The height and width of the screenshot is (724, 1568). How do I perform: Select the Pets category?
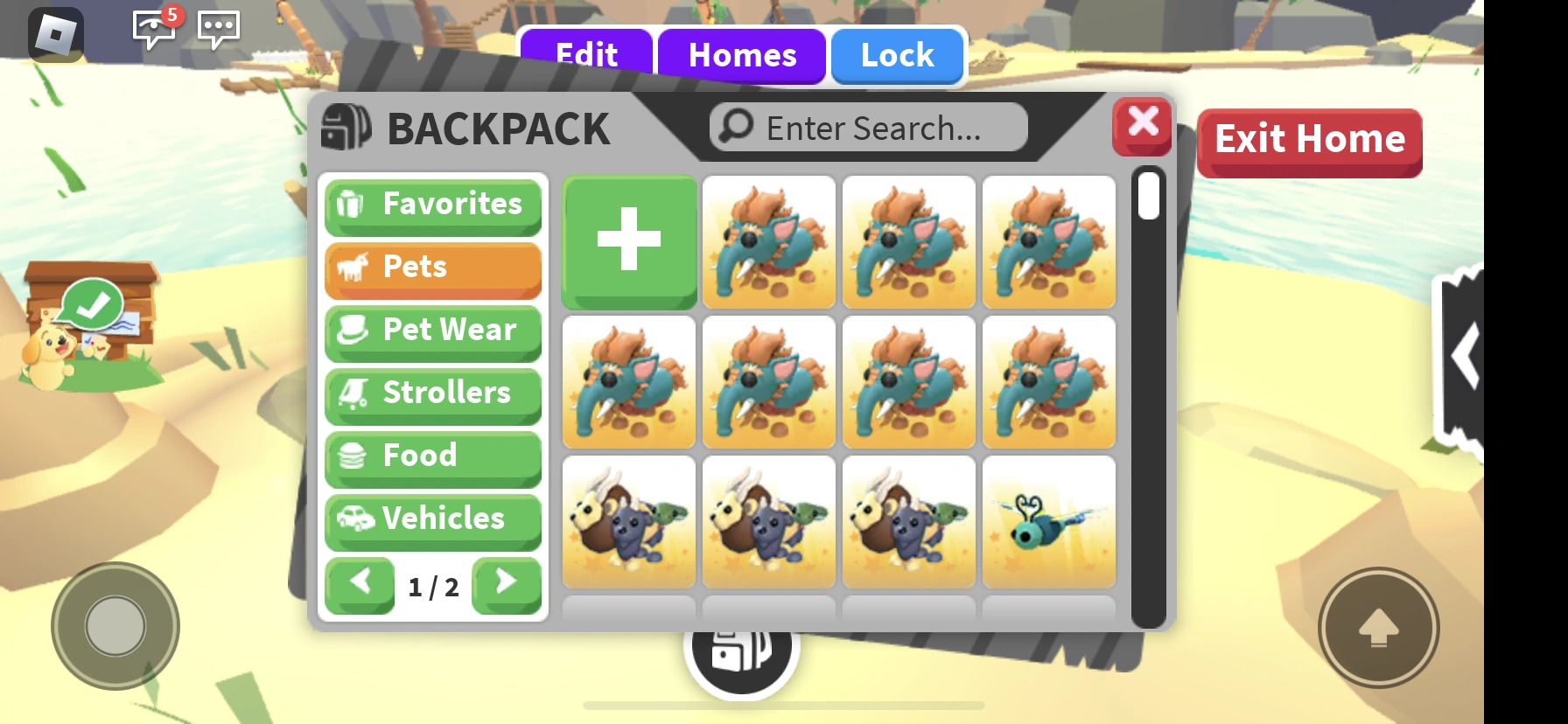pos(432,268)
